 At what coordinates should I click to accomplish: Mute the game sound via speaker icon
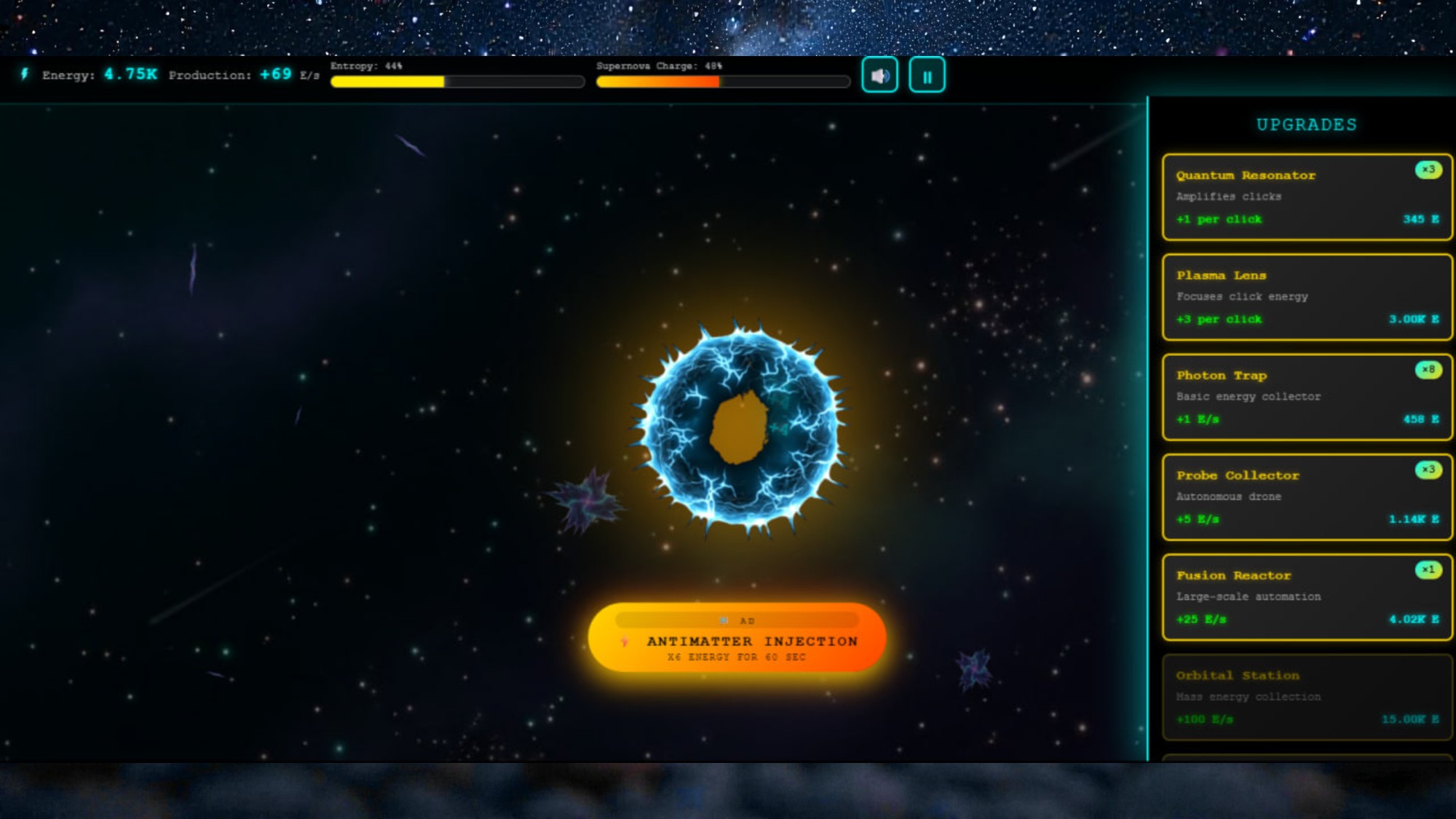pos(879,74)
